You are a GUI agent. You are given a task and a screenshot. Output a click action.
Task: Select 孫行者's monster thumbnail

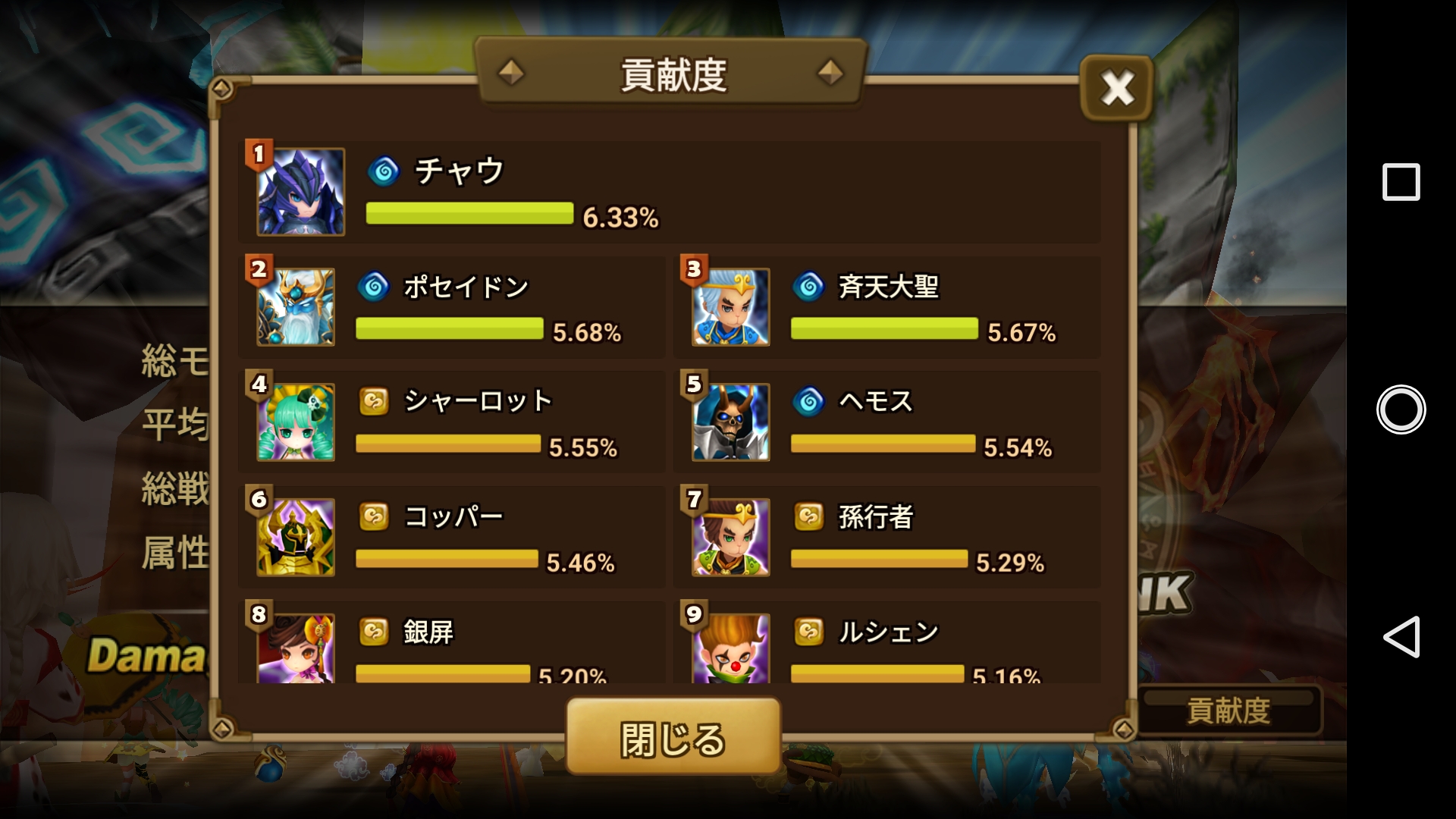[x=730, y=536]
